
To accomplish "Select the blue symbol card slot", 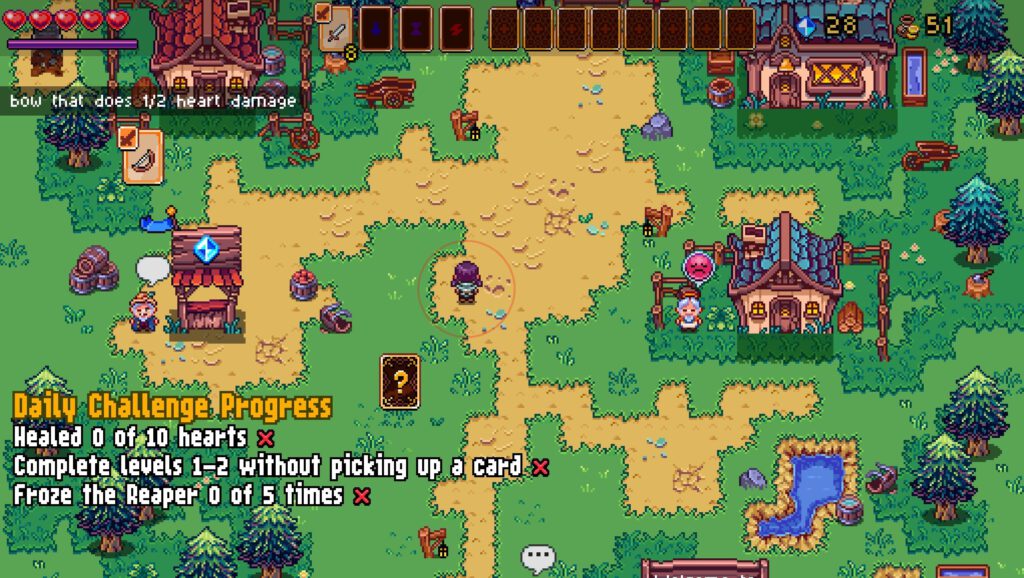I will (x=375, y=29).
